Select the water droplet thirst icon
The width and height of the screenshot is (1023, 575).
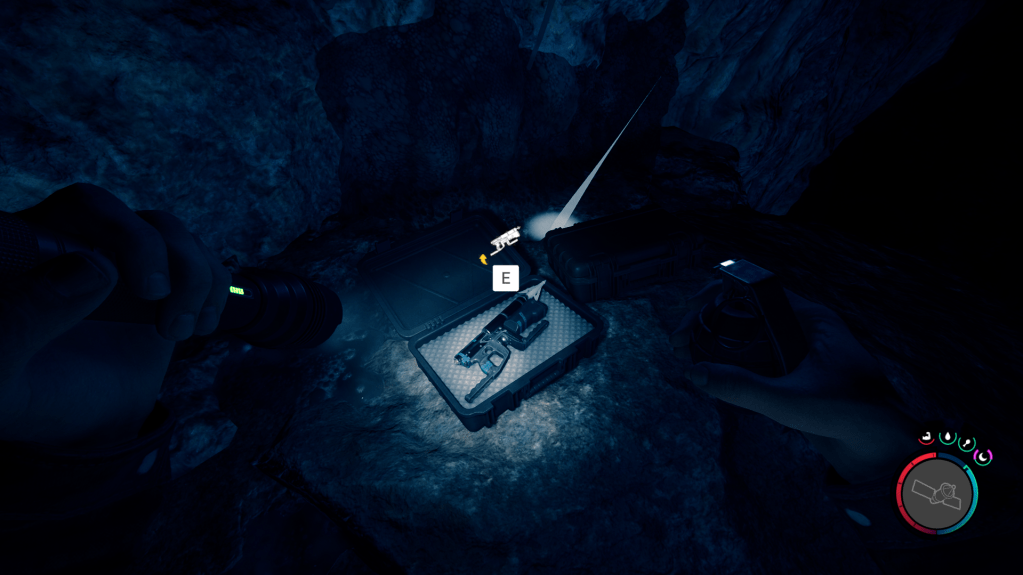(x=946, y=436)
